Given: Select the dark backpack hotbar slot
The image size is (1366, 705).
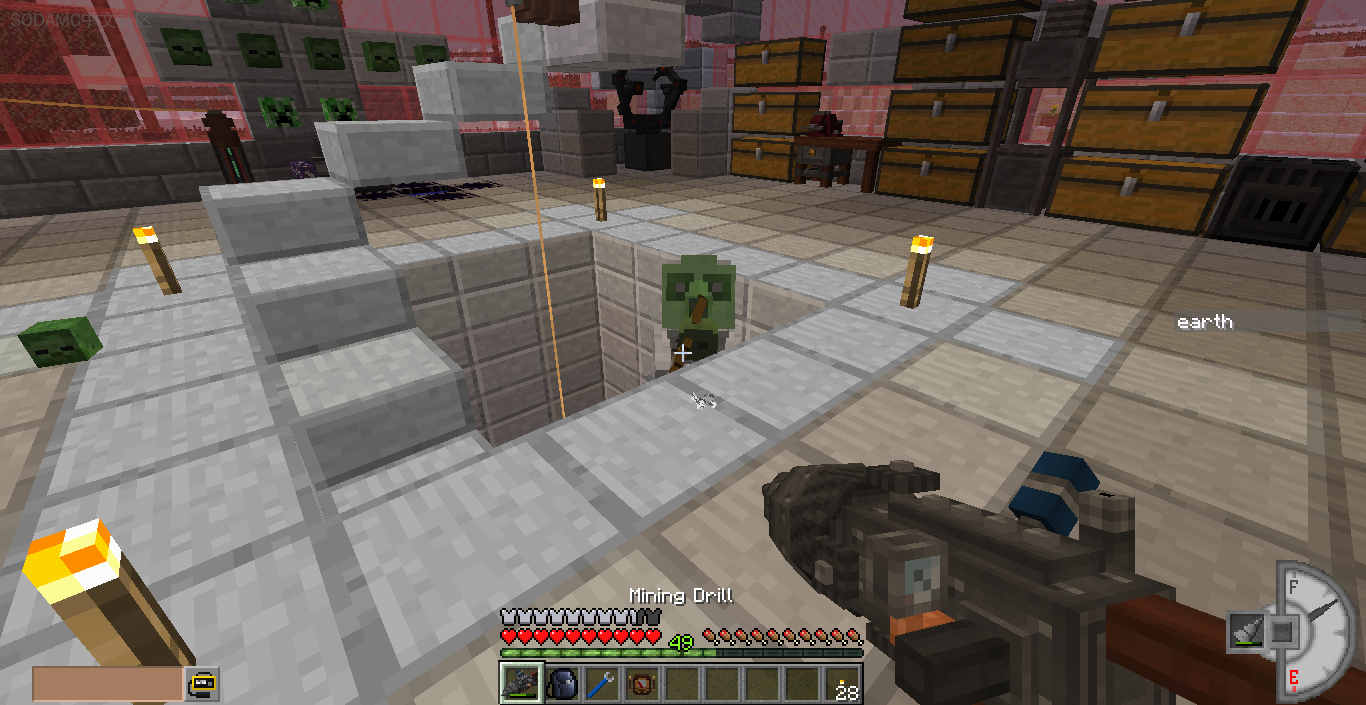Looking at the screenshot, I should pyautogui.click(x=562, y=684).
